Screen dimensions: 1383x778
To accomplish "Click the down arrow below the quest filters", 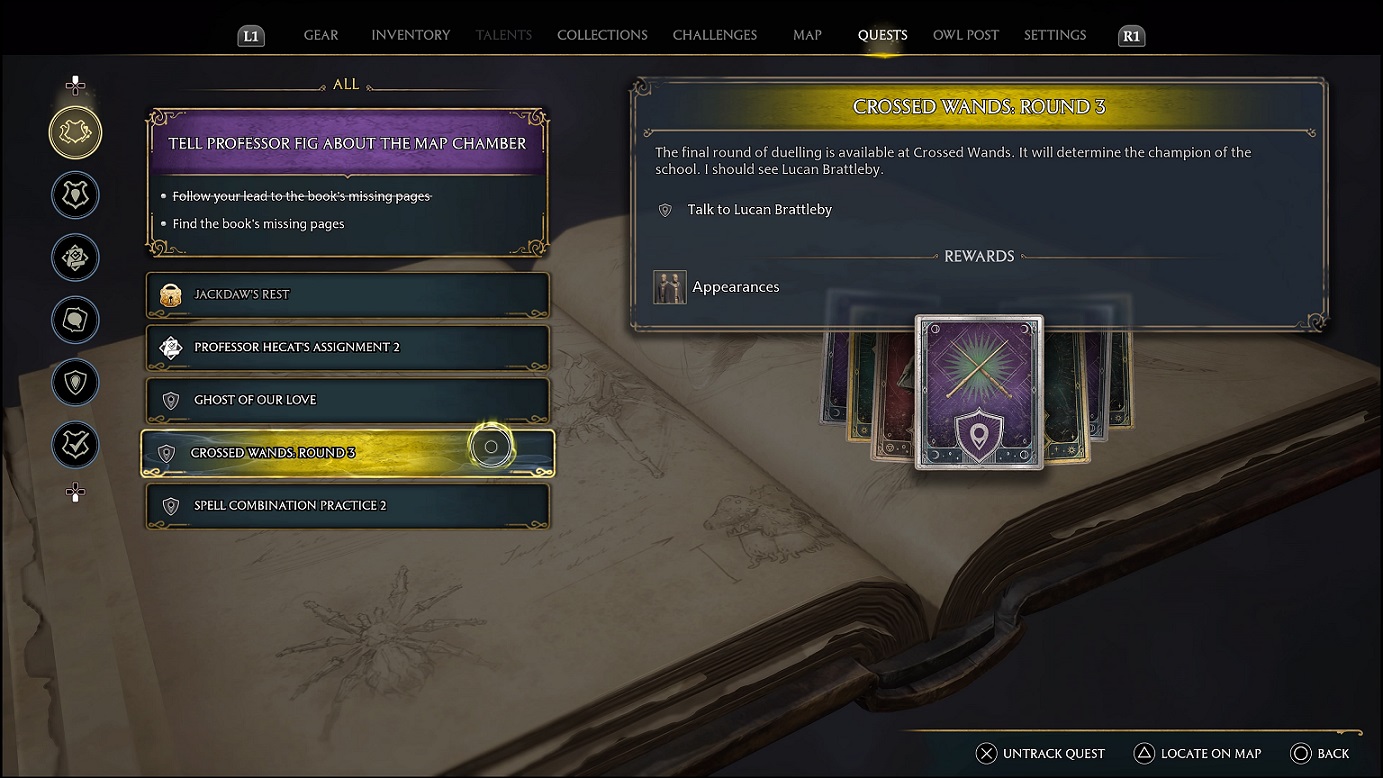I will pyautogui.click(x=75, y=492).
